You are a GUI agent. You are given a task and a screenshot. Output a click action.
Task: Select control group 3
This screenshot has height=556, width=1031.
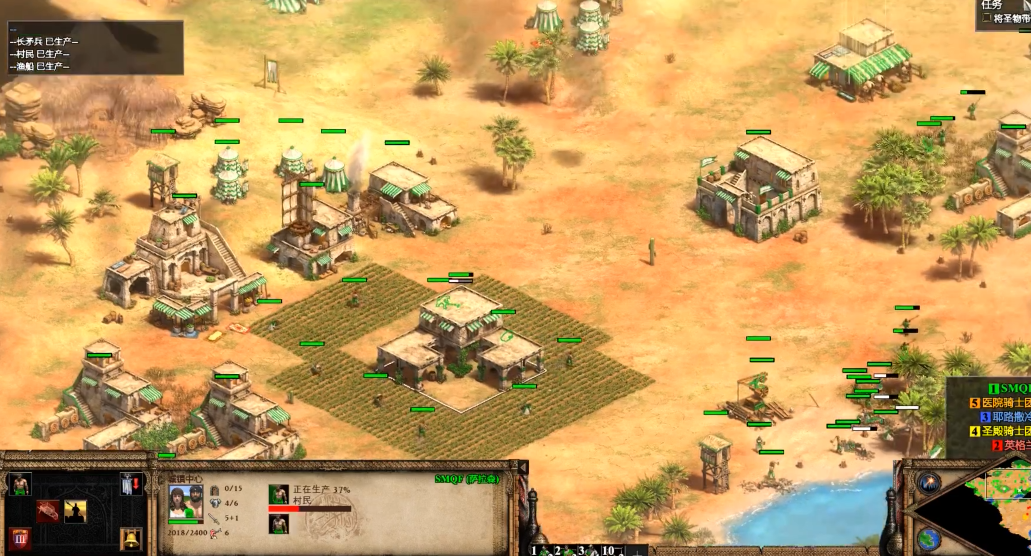(581, 550)
